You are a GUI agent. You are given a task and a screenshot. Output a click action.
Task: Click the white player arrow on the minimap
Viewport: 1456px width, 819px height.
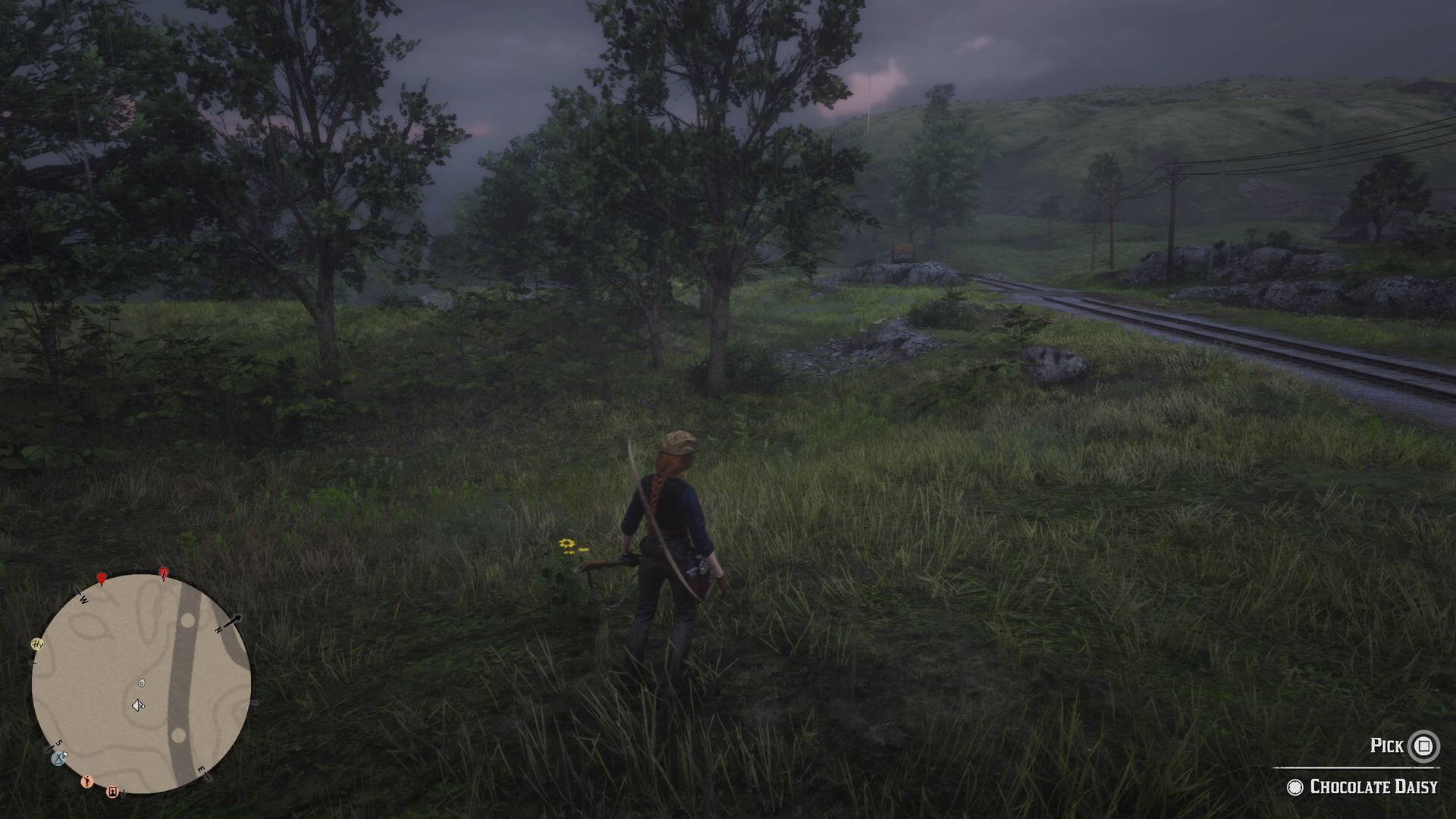138,706
